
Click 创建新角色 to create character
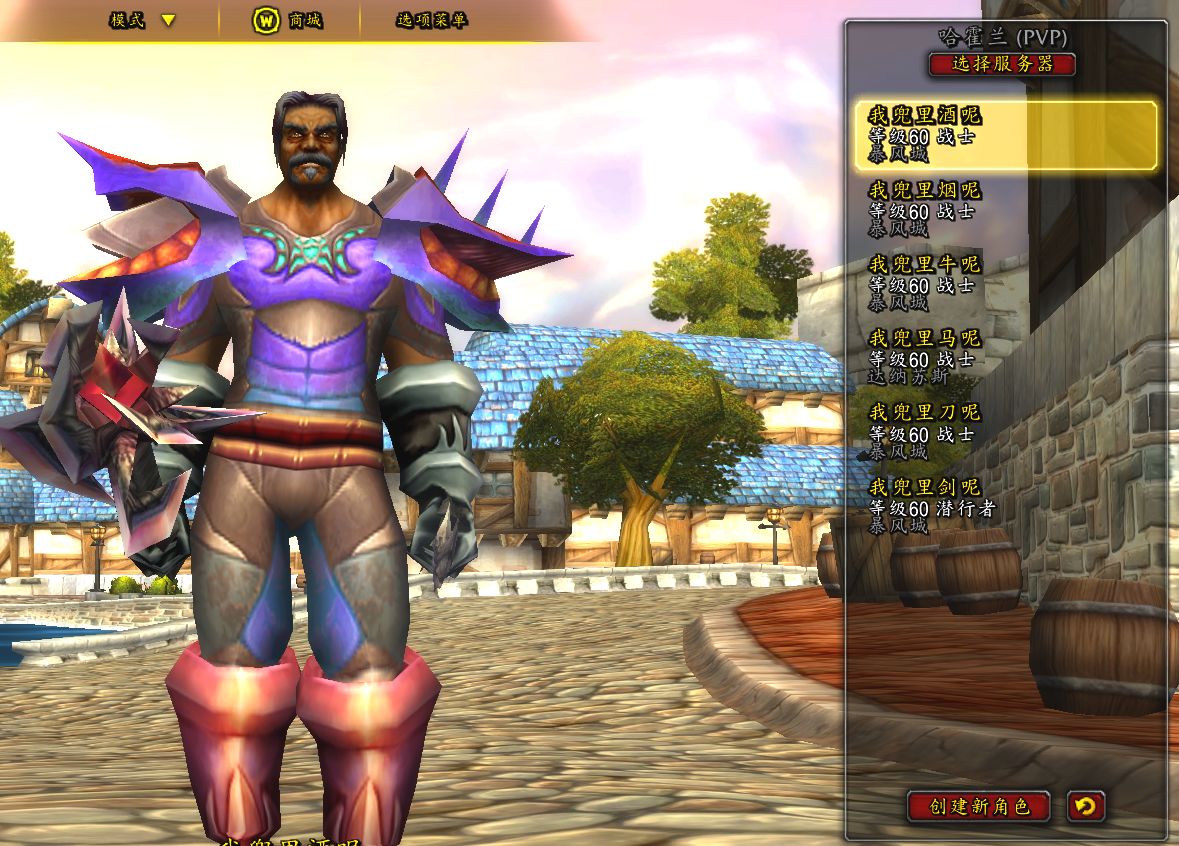[x=978, y=806]
